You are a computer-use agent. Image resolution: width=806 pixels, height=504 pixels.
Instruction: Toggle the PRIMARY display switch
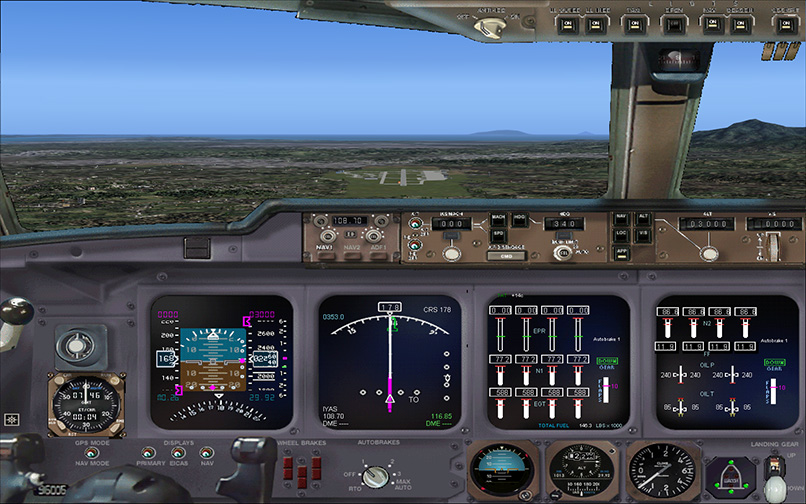pyautogui.click(x=146, y=453)
